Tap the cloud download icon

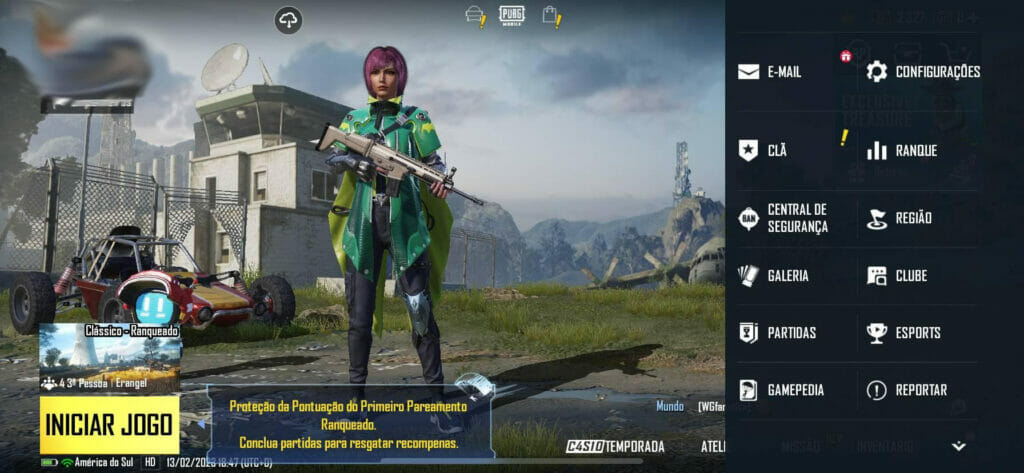pyautogui.click(x=288, y=19)
